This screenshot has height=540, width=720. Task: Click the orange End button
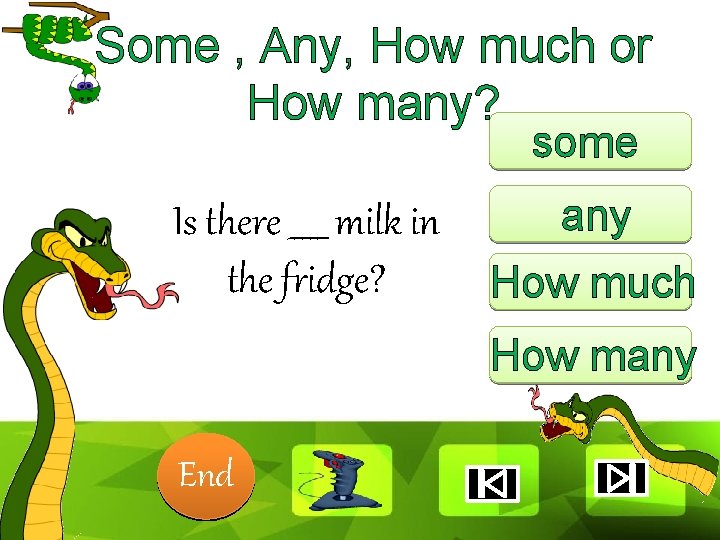click(x=206, y=475)
